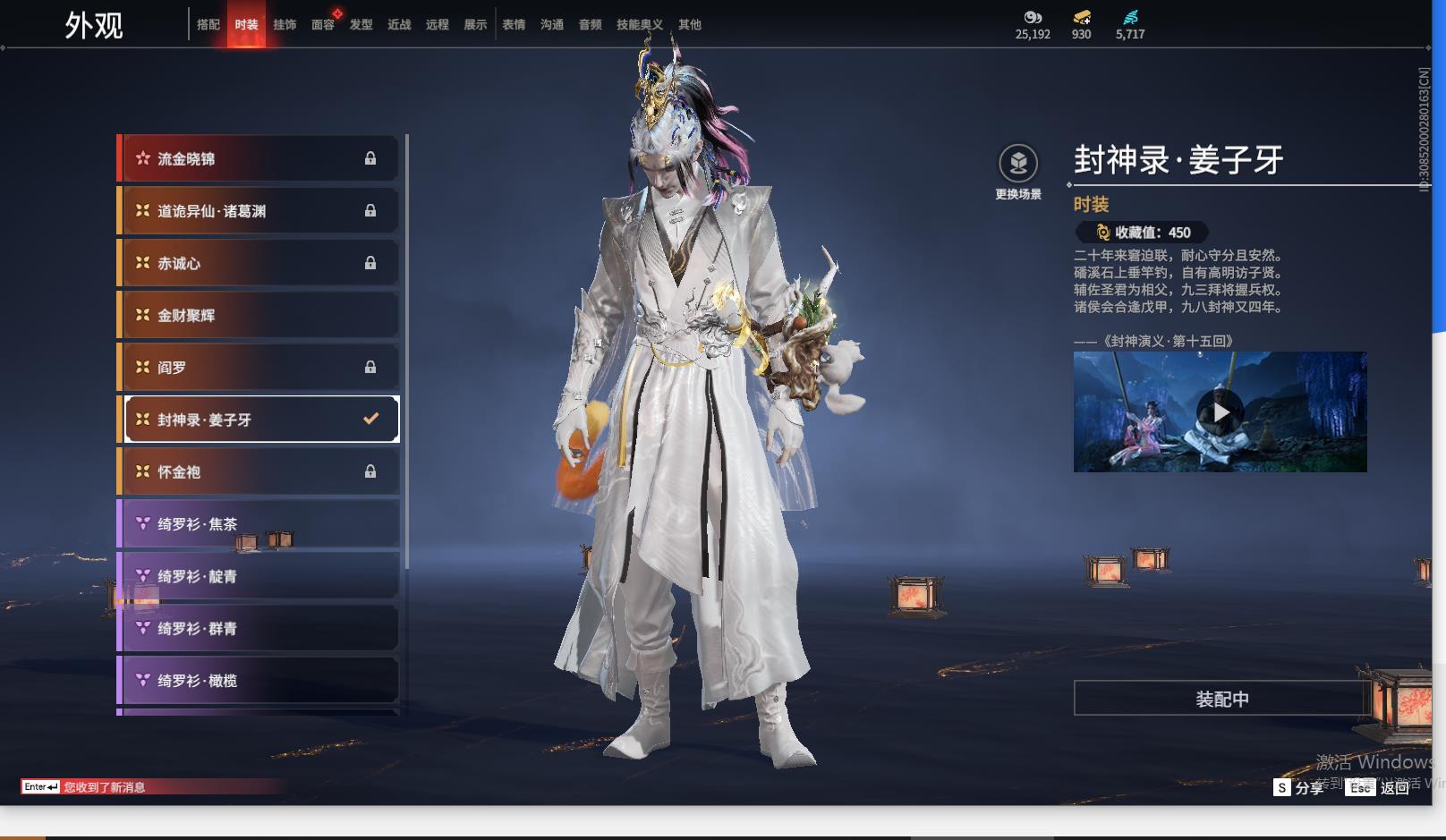Play the 姜子牙 outfit preview video
The image size is (1446, 840).
1220,412
